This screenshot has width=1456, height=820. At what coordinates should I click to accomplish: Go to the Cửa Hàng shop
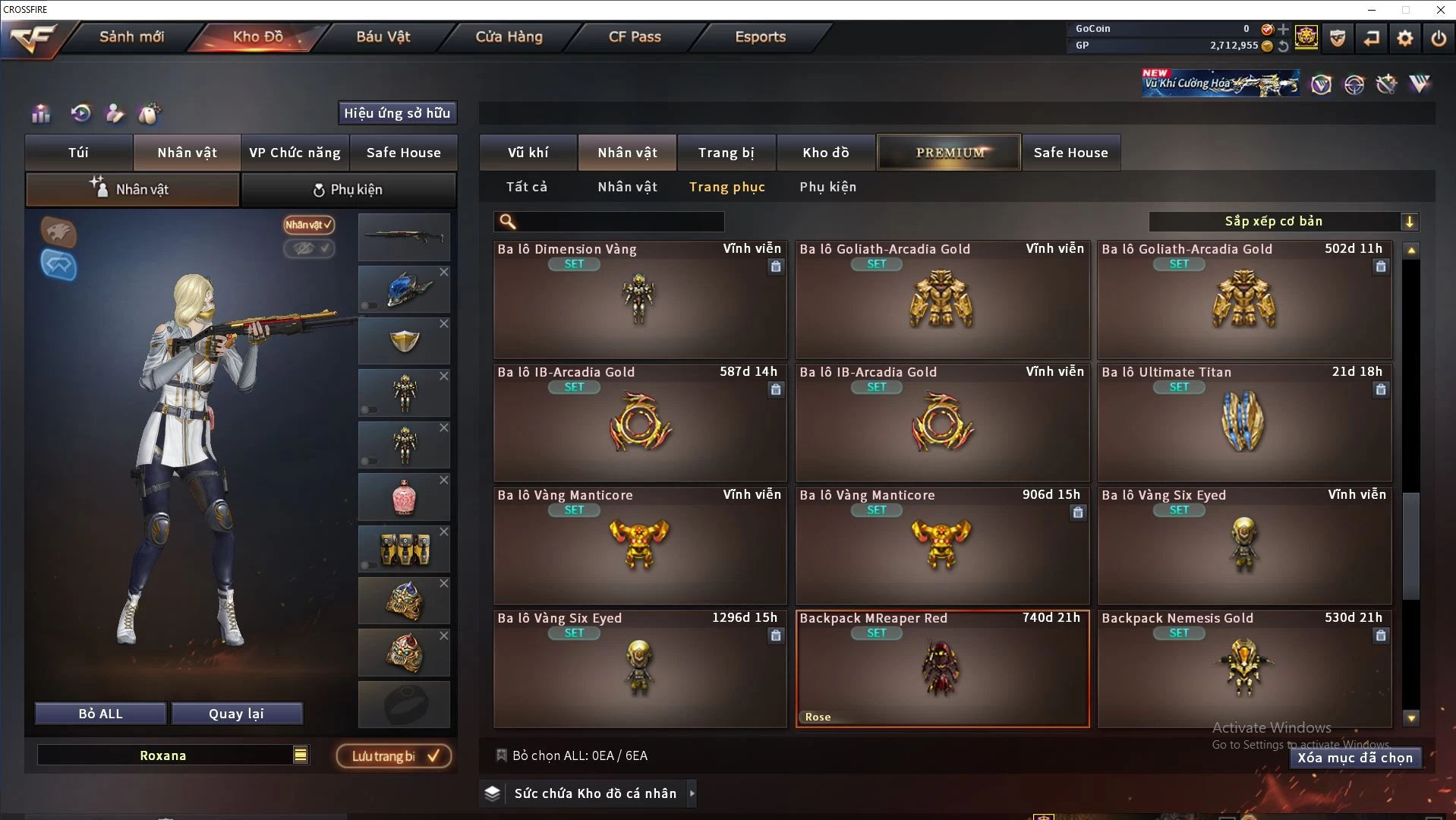(x=509, y=36)
